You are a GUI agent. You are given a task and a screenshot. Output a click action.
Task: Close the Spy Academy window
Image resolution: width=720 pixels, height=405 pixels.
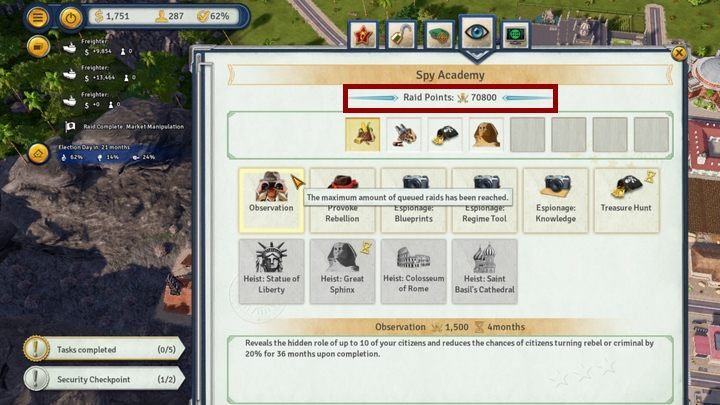(679, 53)
